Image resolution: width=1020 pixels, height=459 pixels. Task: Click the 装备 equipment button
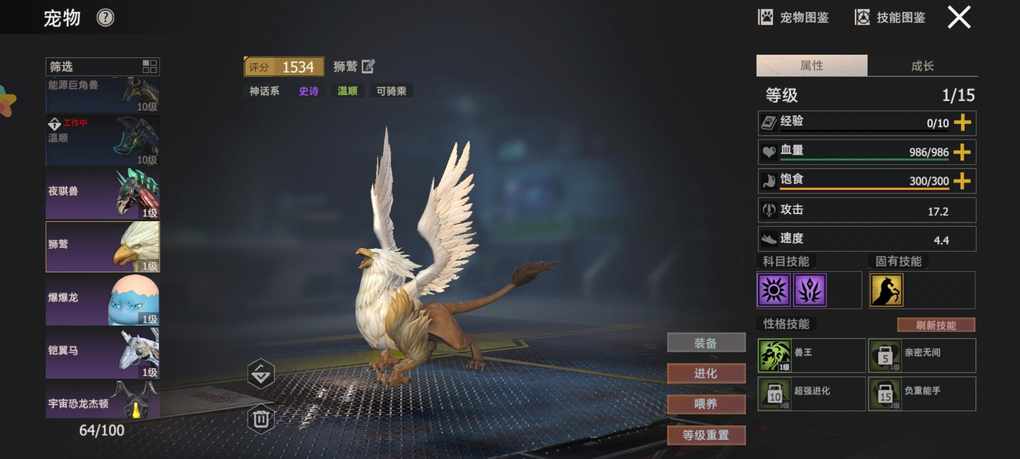click(706, 343)
